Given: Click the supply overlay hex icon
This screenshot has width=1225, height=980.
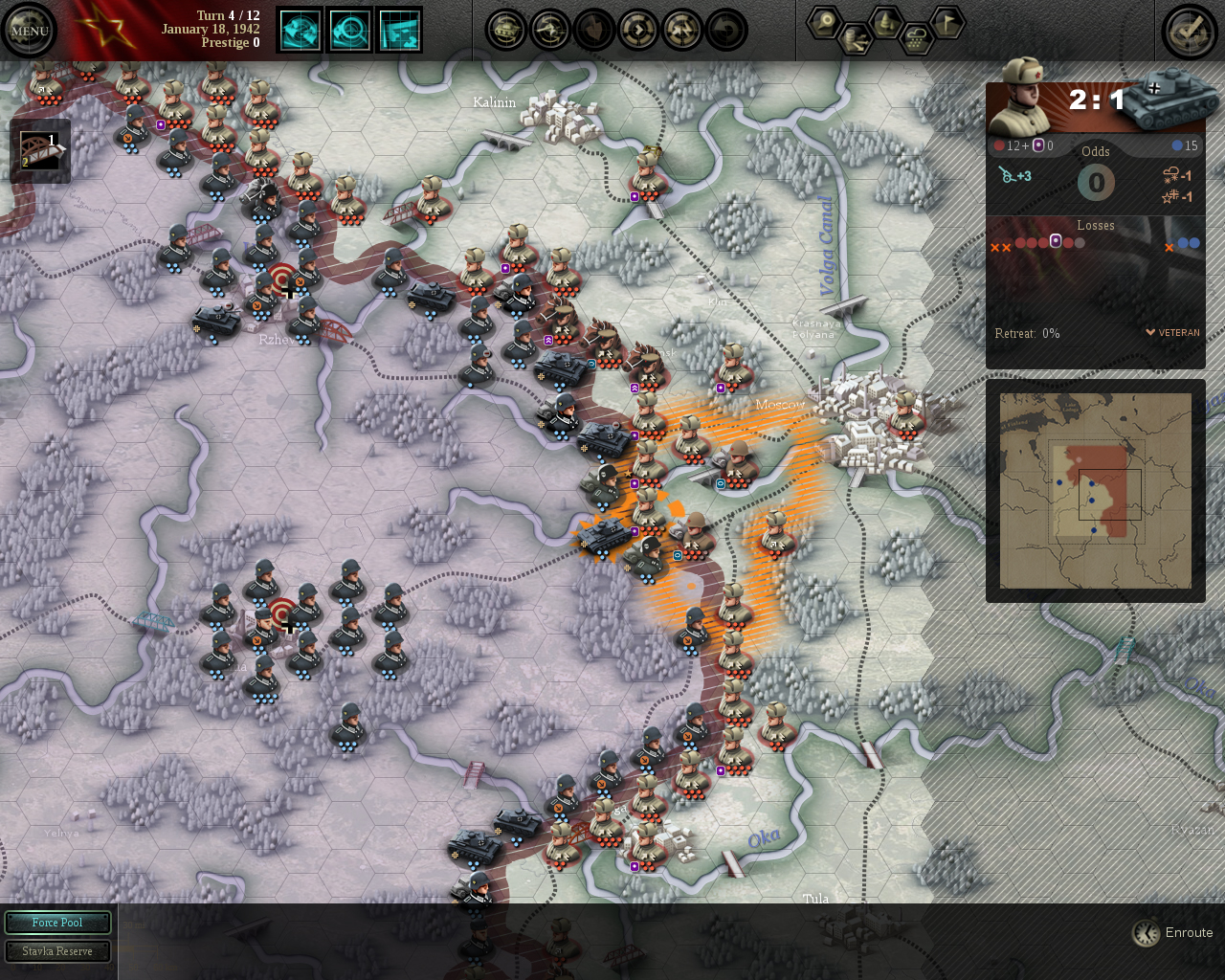Looking at the screenshot, I should click(x=857, y=40).
